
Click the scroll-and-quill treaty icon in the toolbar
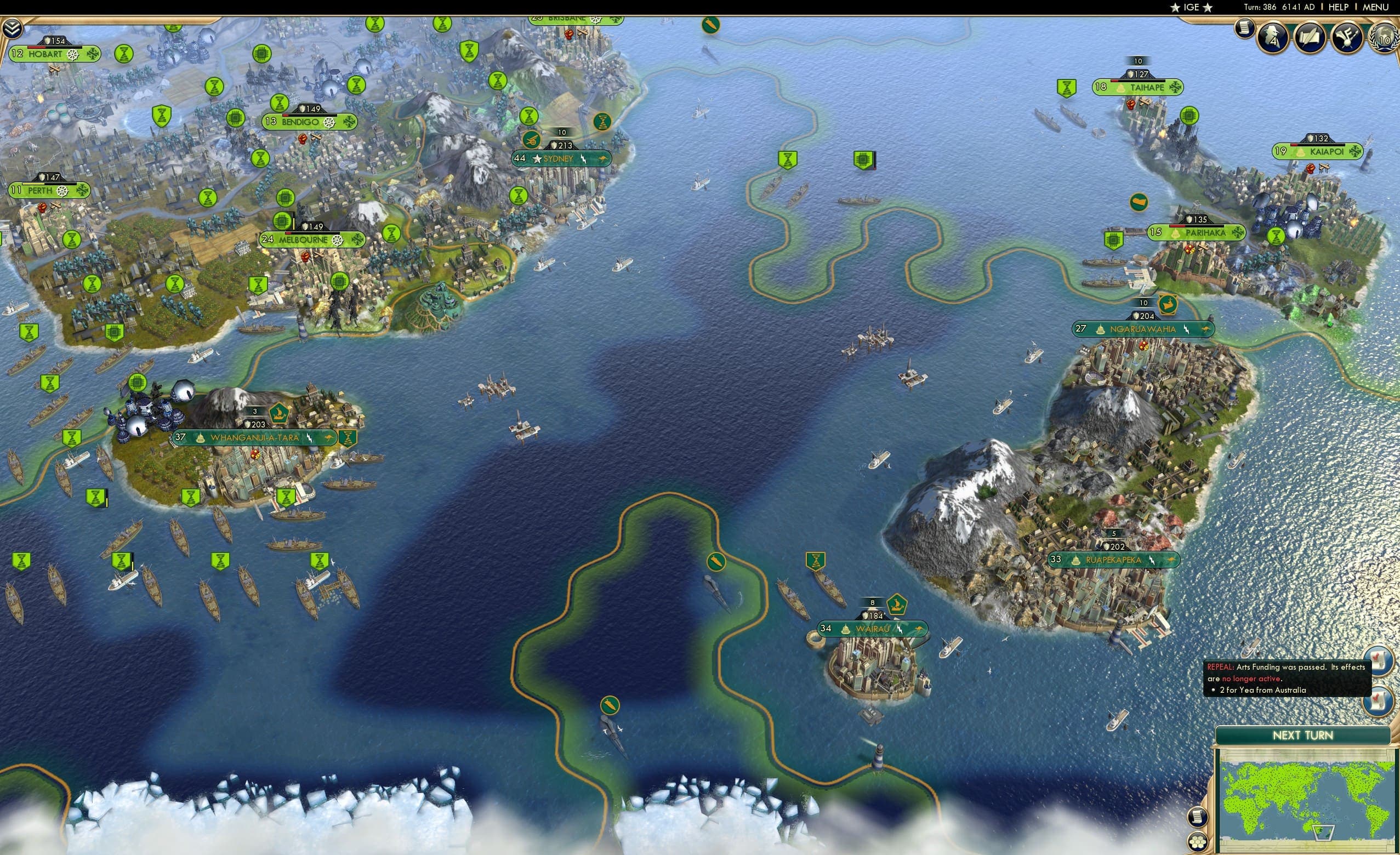click(1310, 38)
